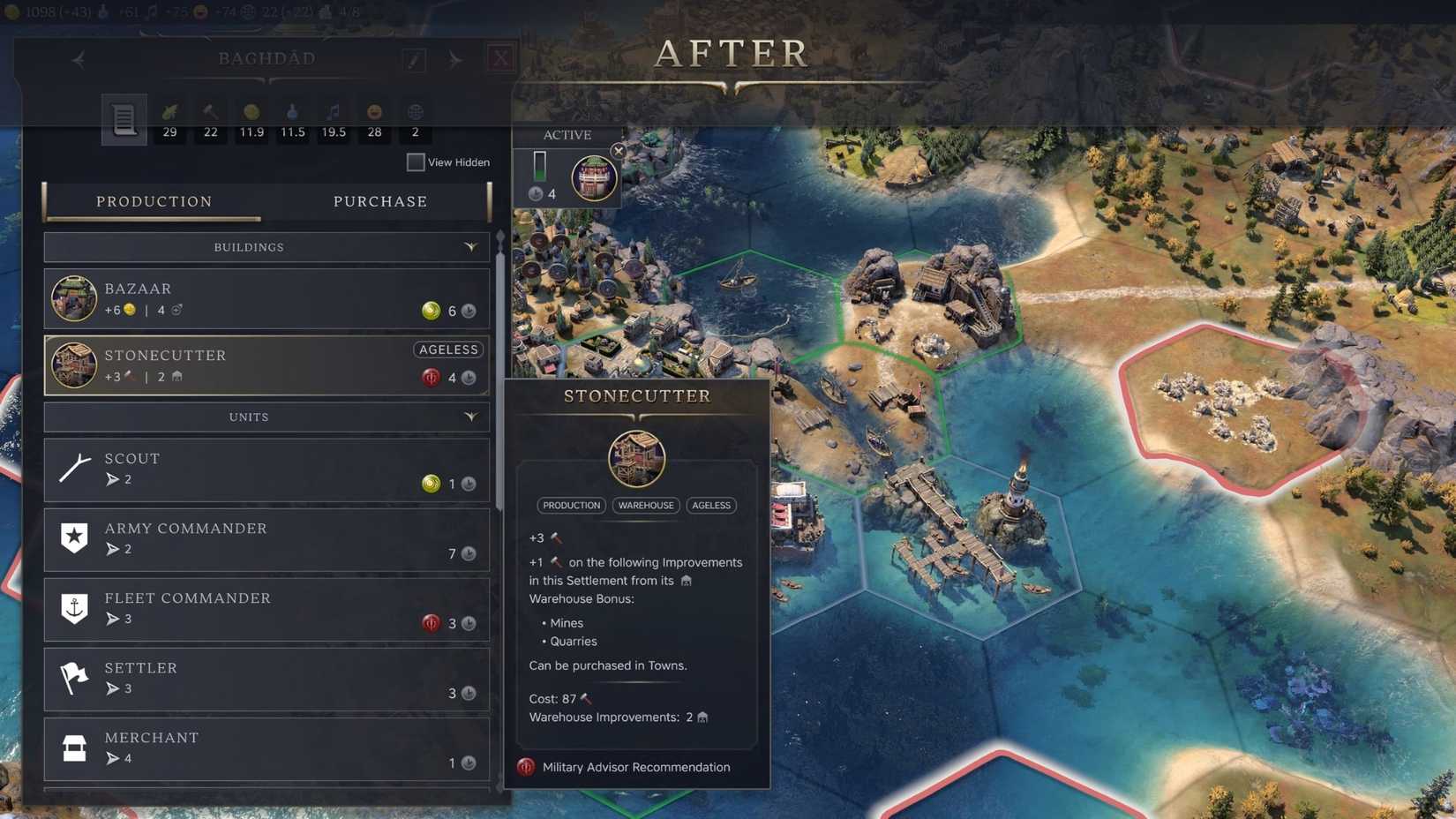This screenshot has width=1456, height=819.
Task: Click the production hammer icon showing 22
Action: (209, 115)
